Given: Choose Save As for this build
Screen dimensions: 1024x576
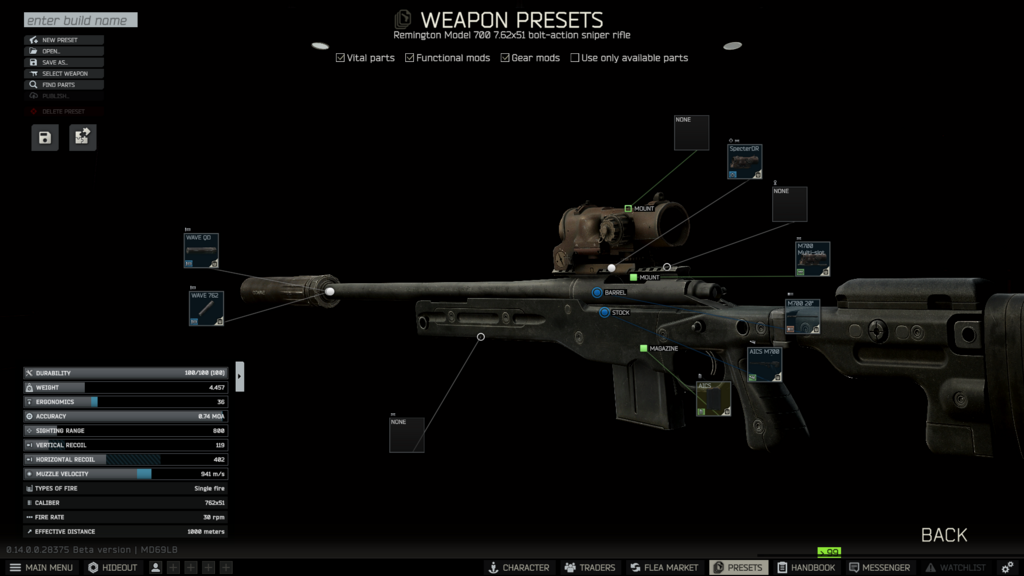Looking at the screenshot, I should (x=64, y=62).
